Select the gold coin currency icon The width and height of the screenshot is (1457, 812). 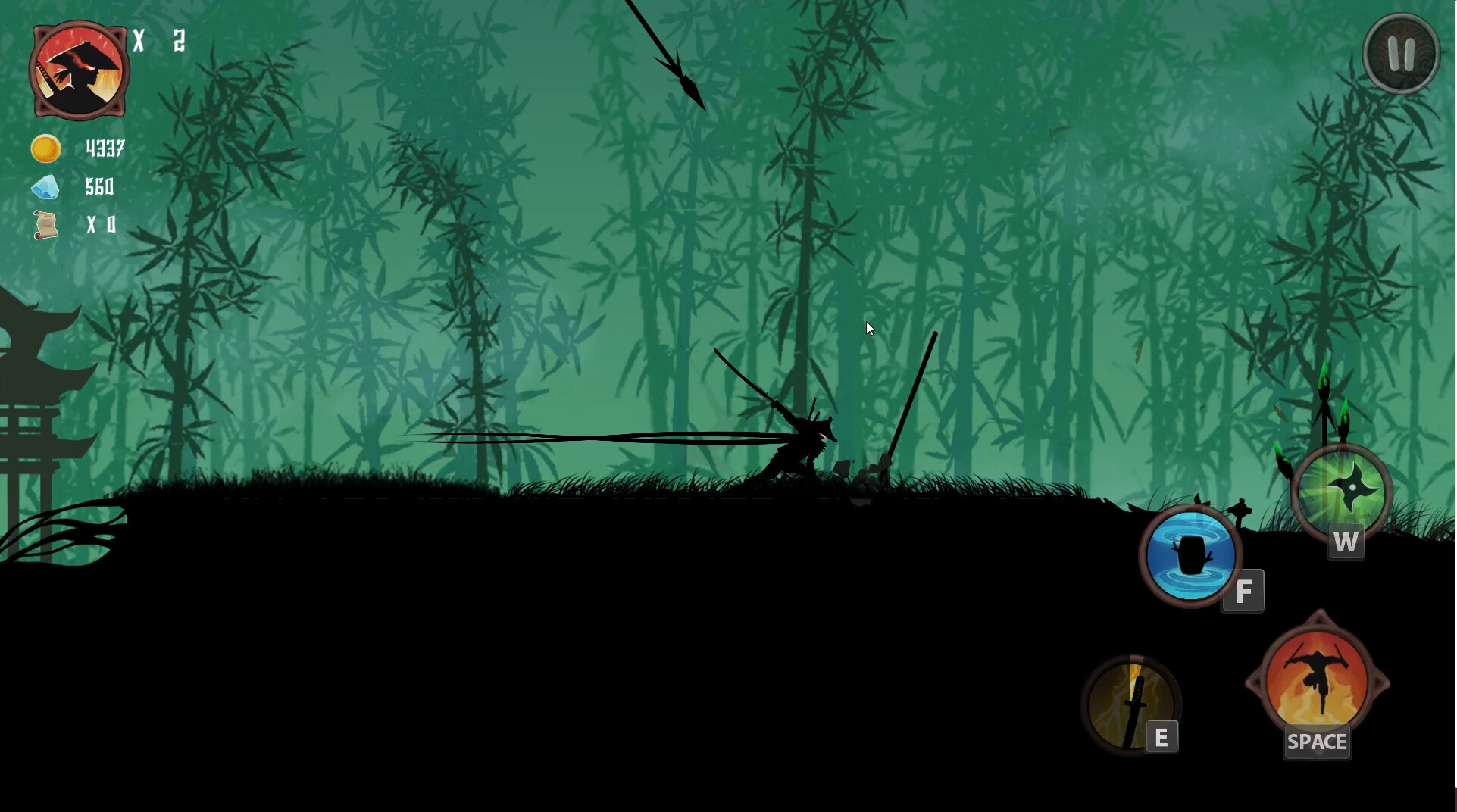45,148
